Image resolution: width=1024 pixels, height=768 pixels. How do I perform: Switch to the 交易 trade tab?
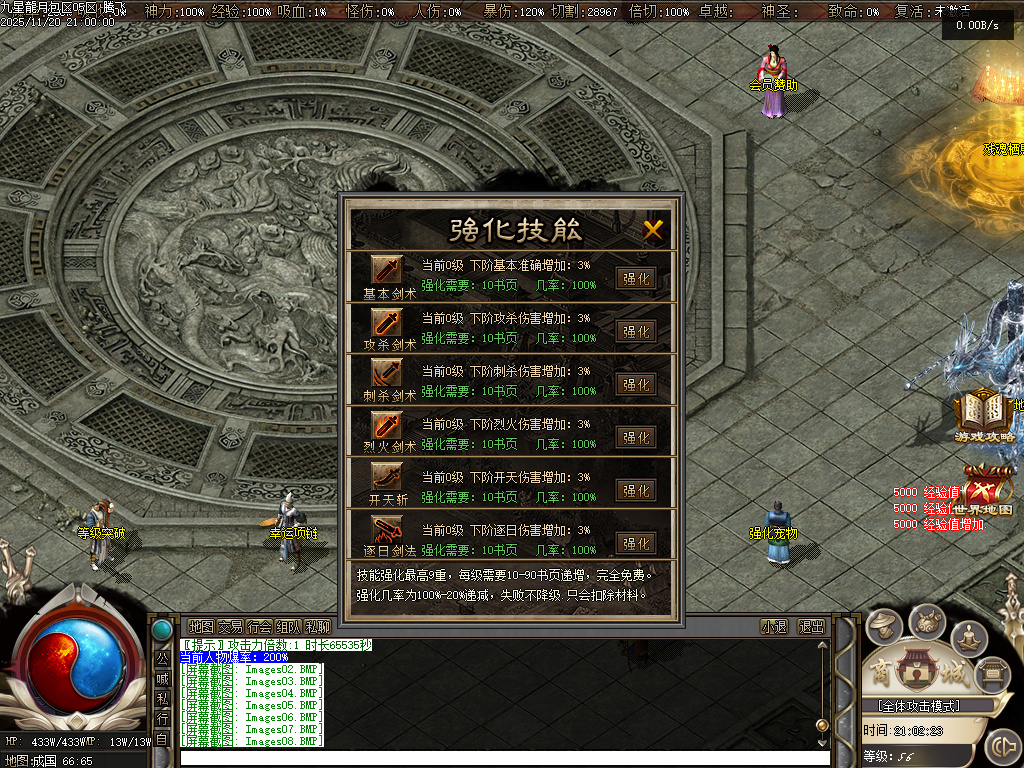click(x=230, y=627)
